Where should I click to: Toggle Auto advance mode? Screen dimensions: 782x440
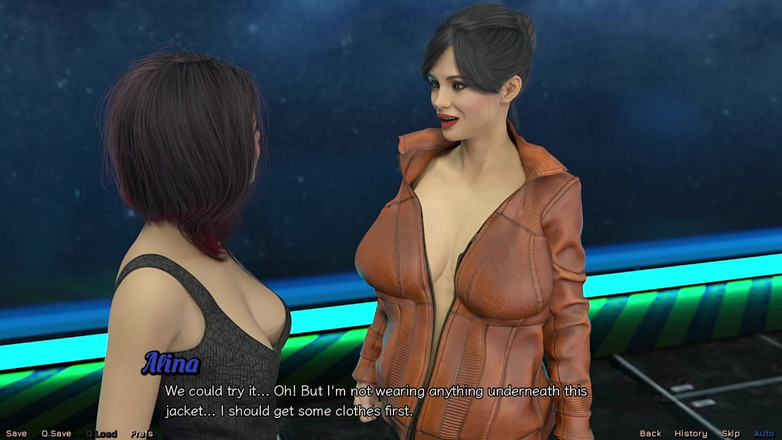[x=764, y=434]
